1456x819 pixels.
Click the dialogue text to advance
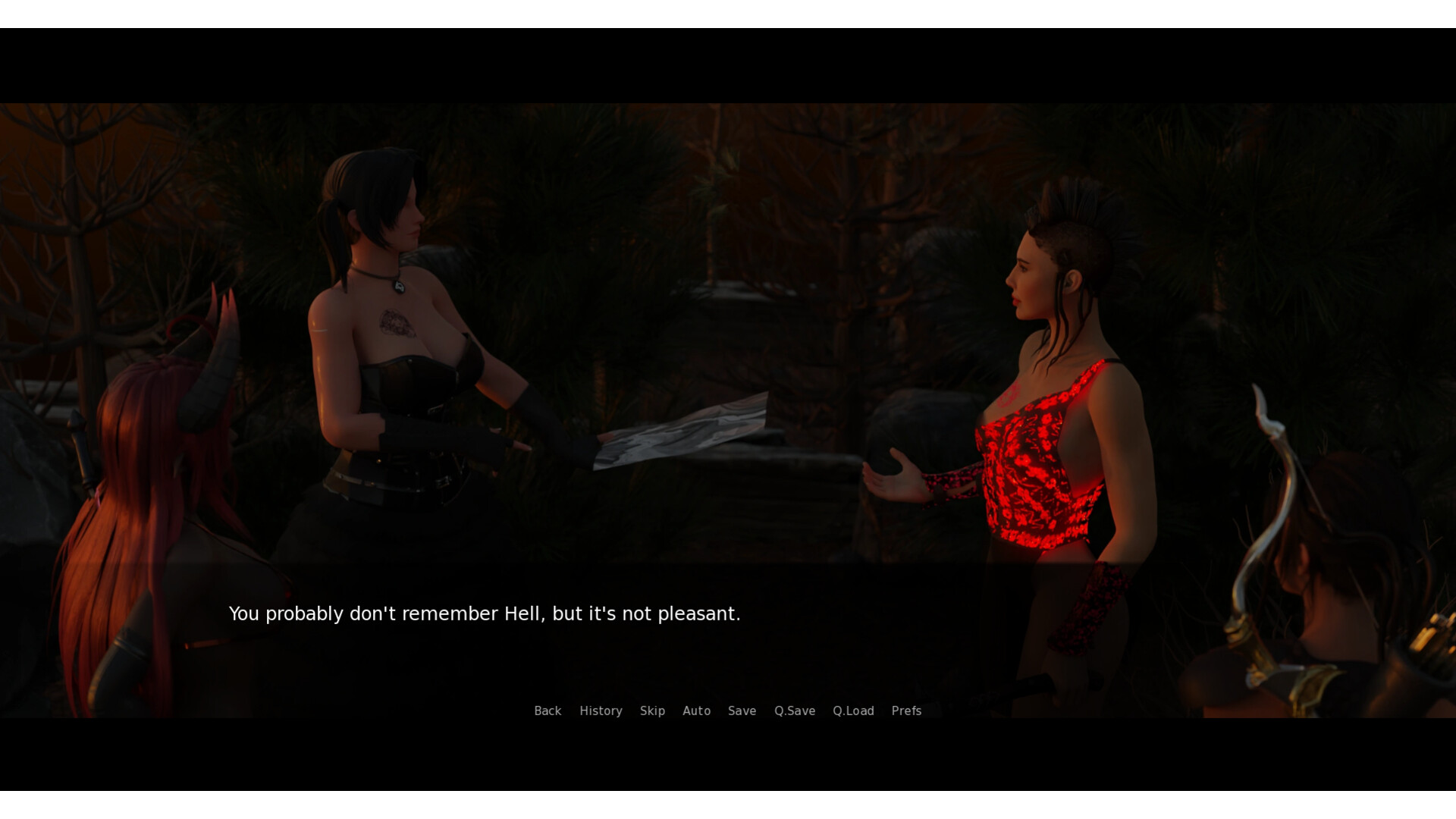click(x=485, y=613)
